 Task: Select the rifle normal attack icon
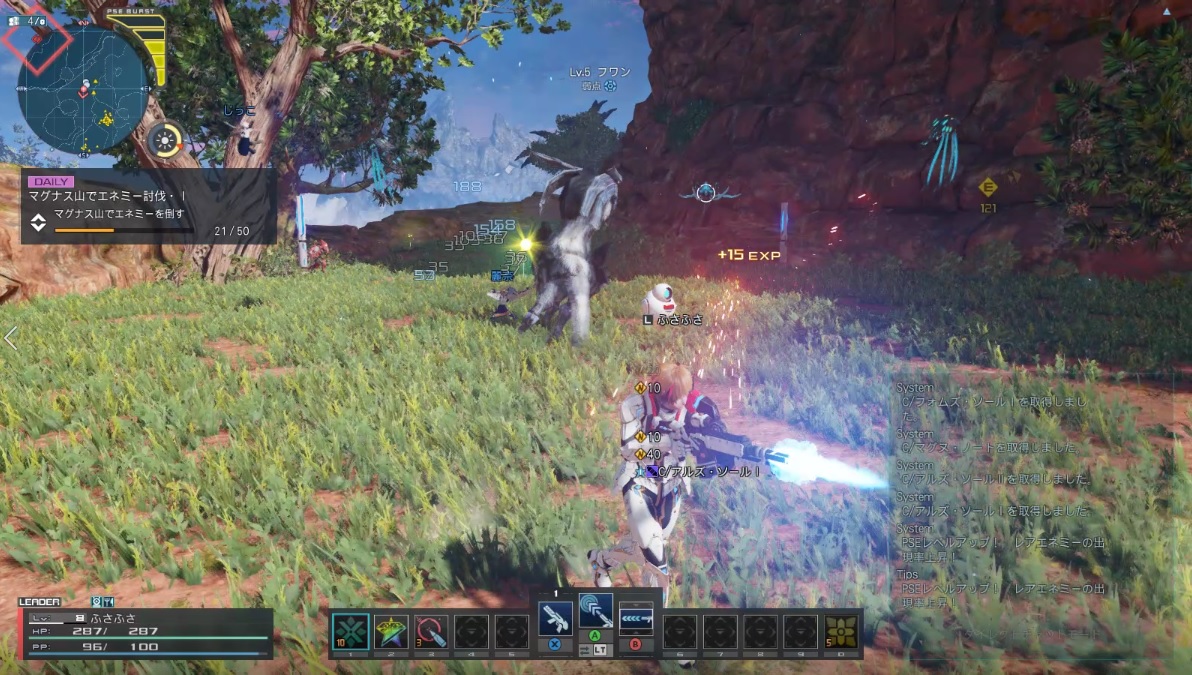[555, 617]
